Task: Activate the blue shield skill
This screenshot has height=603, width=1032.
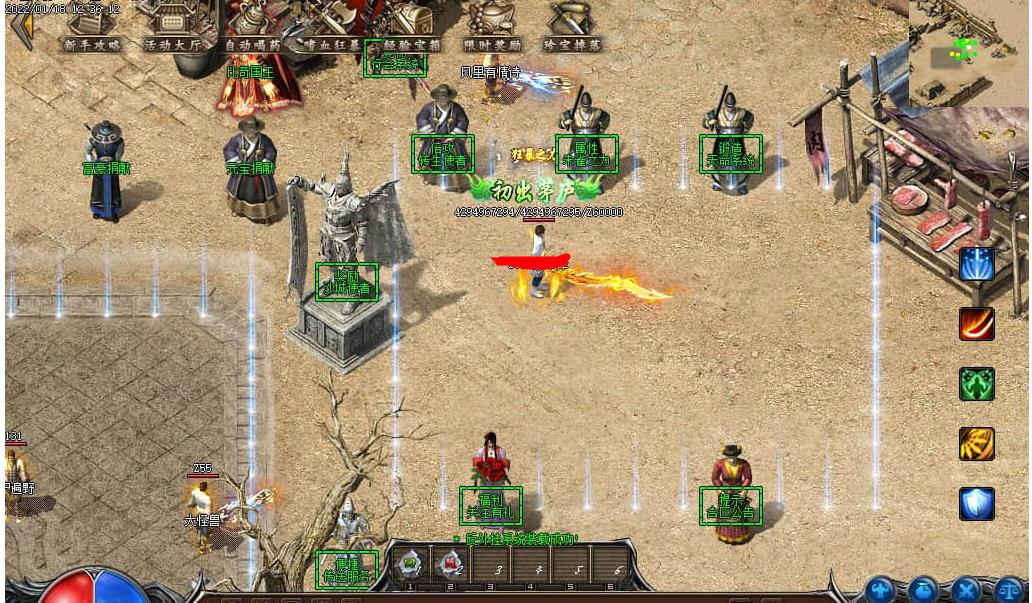Action: pyautogui.click(x=976, y=503)
